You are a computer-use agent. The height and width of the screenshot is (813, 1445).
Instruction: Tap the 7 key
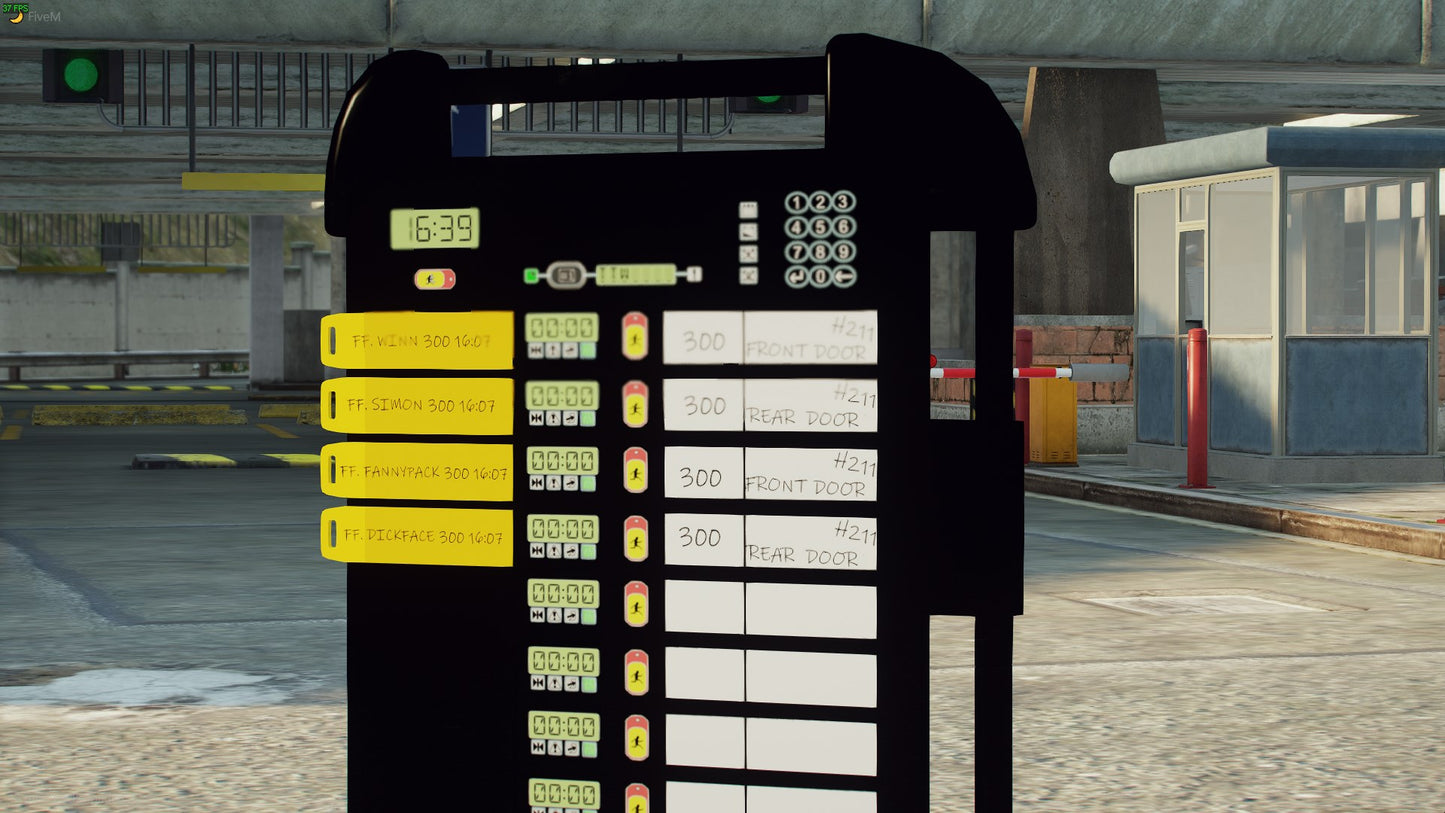pyautogui.click(x=797, y=251)
